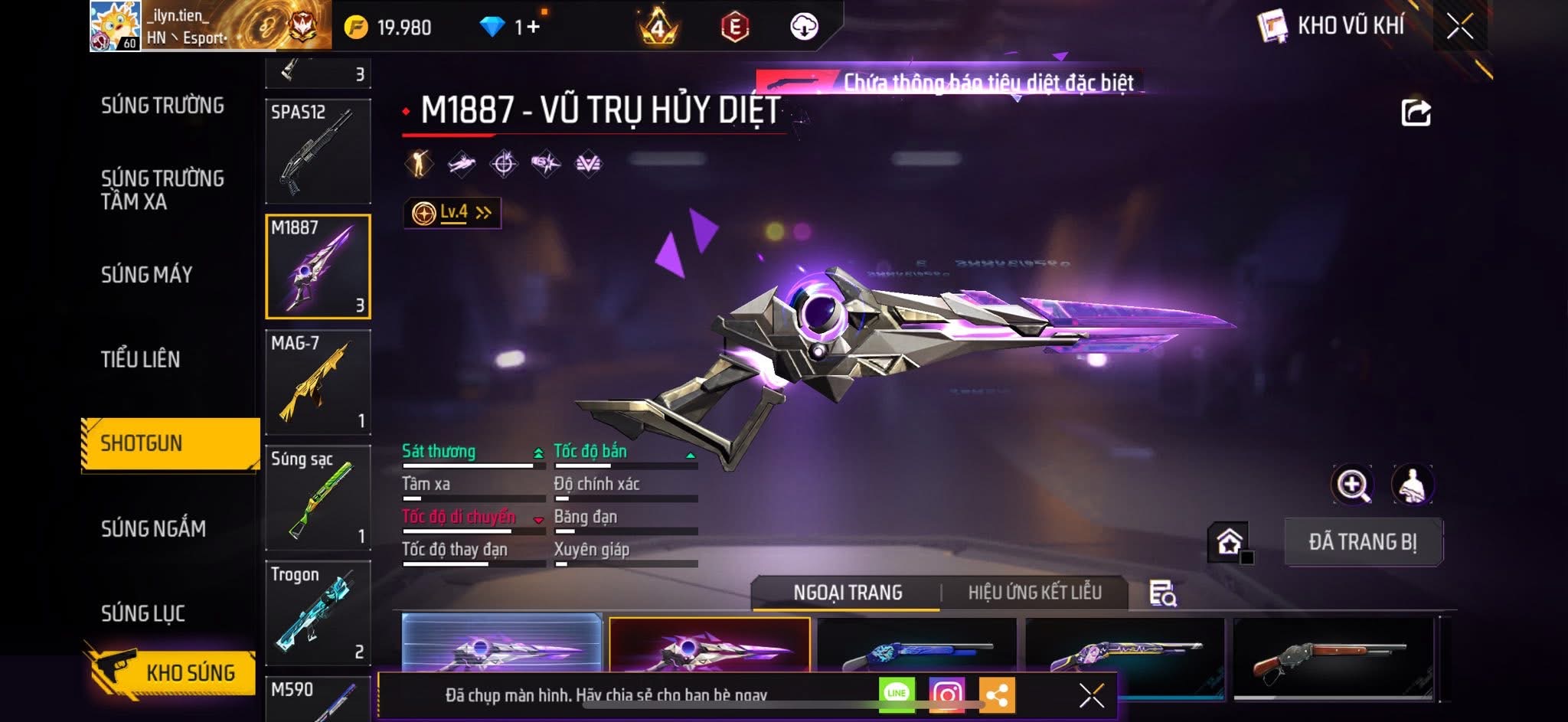Select the SPAS12 weapon slot
Screen dimensions: 1568x722
pyautogui.click(x=318, y=151)
